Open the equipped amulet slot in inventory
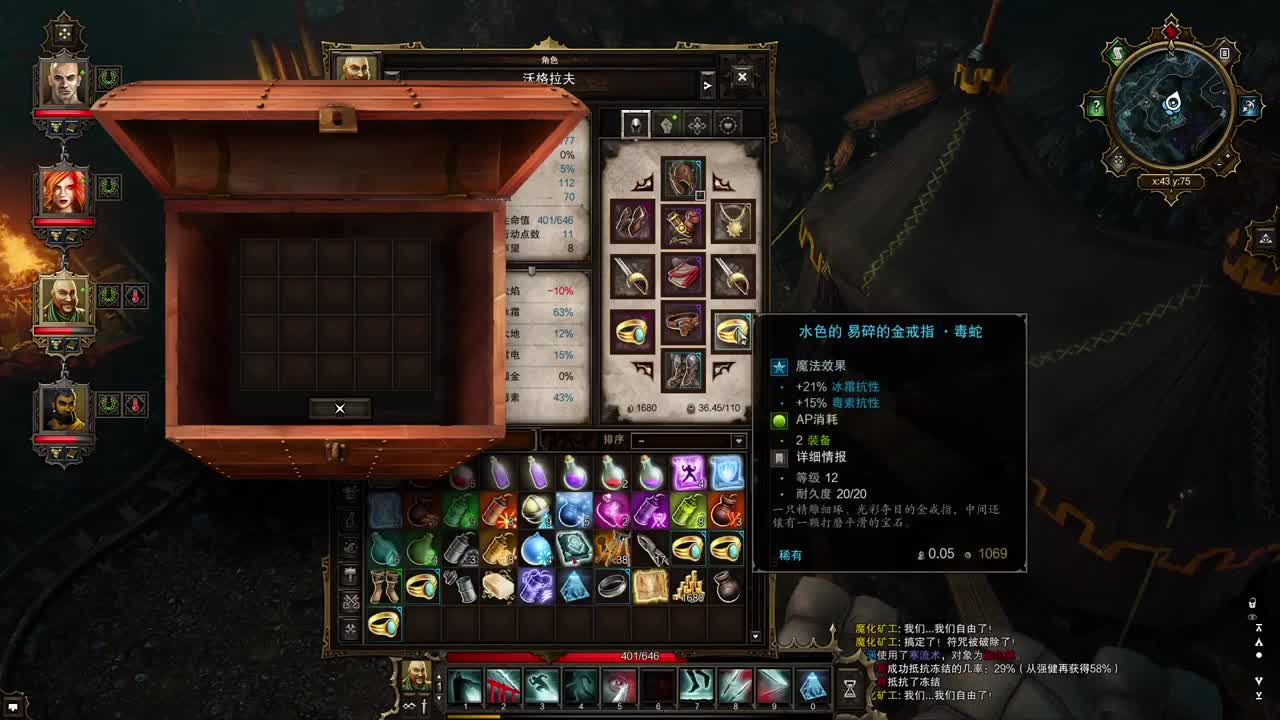This screenshot has height=720, width=1280. (x=733, y=222)
